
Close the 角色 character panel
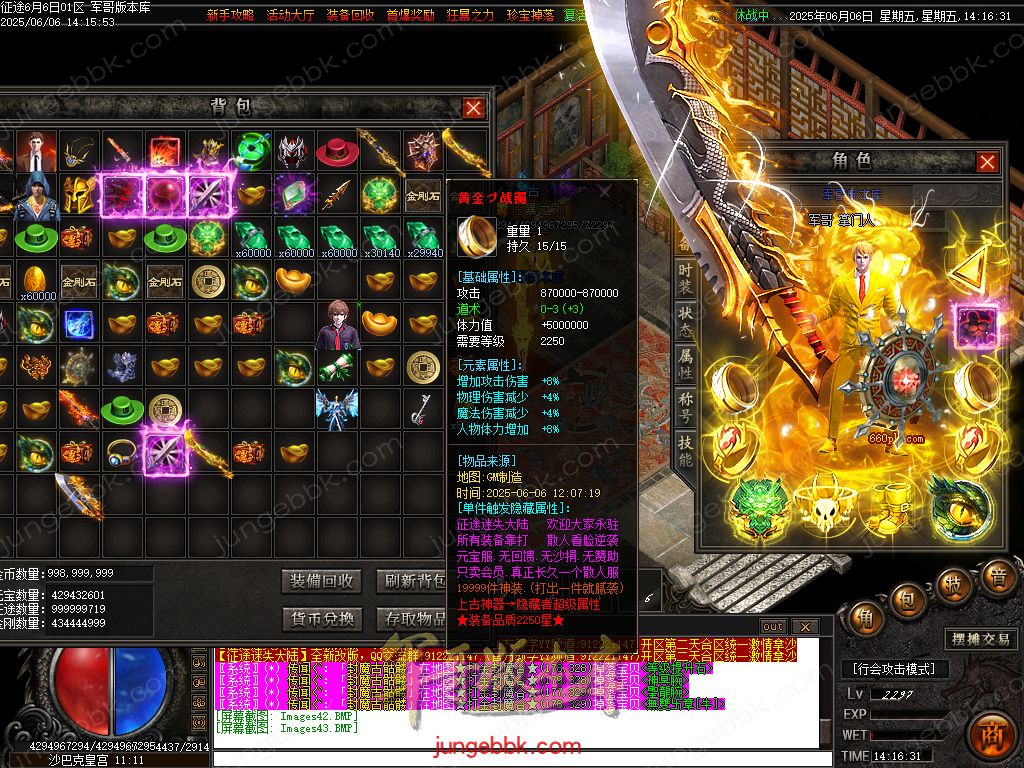987,162
